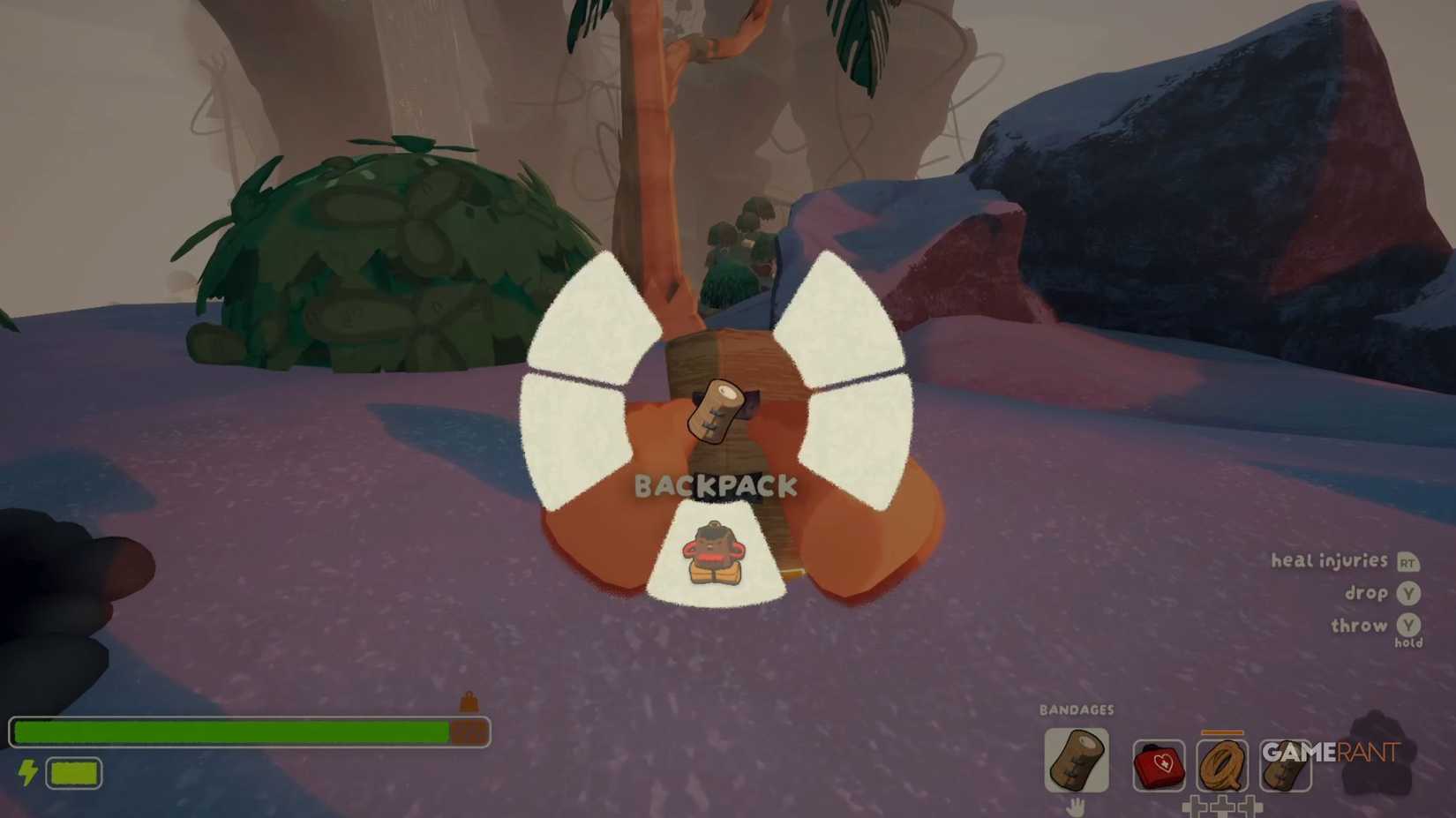The width and height of the screenshot is (1456, 818).
Task: Open the red first aid kit hotbar slot
Action: point(1159,766)
